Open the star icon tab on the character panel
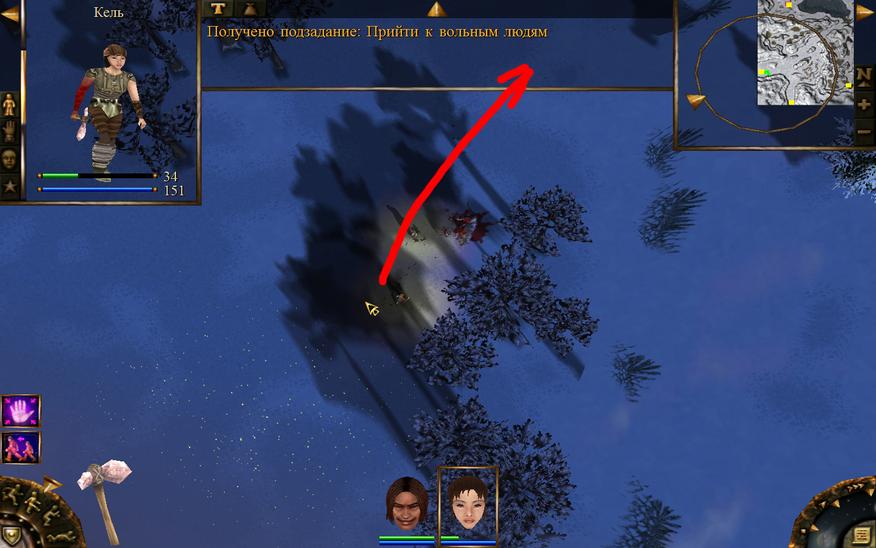This screenshot has width=876, height=548. [9, 185]
